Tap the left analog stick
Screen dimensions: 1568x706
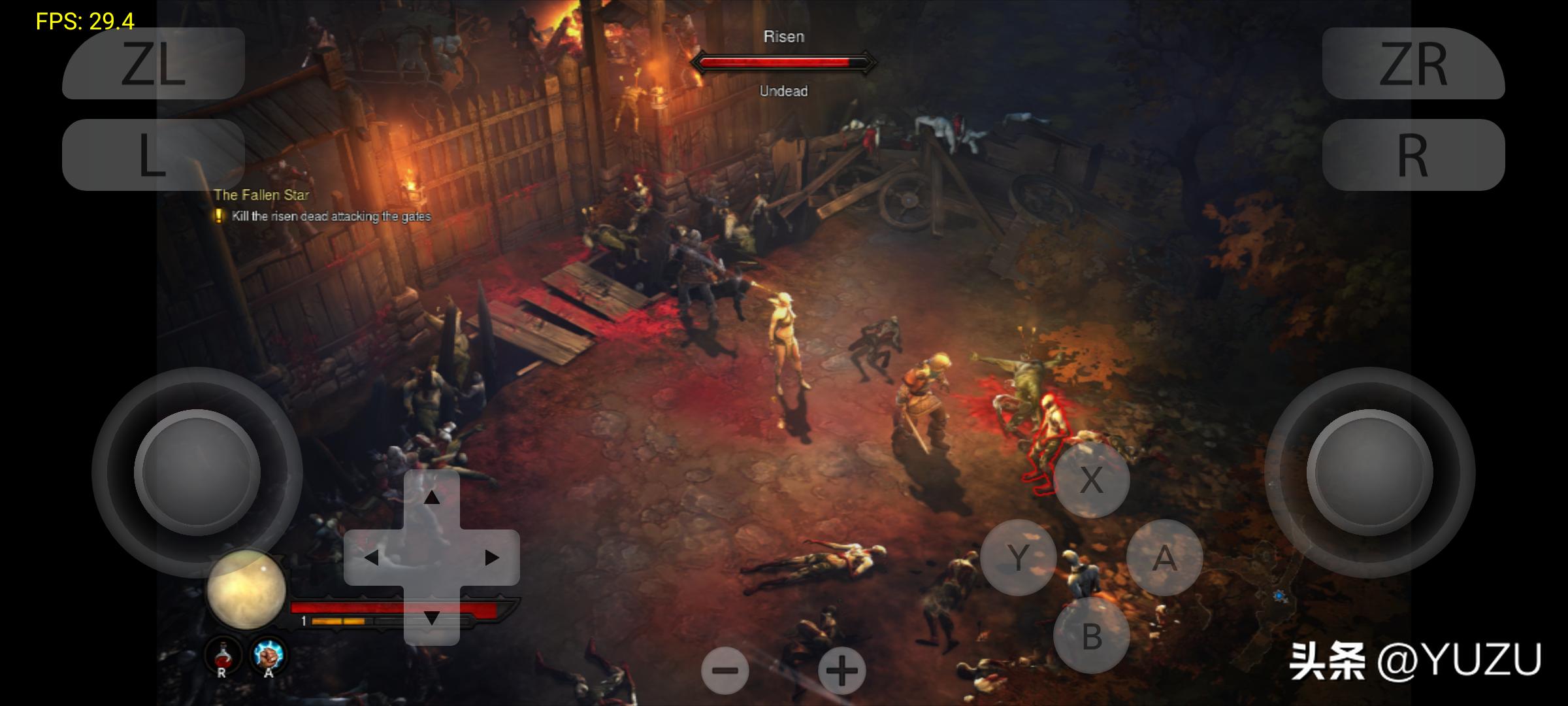(x=197, y=472)
